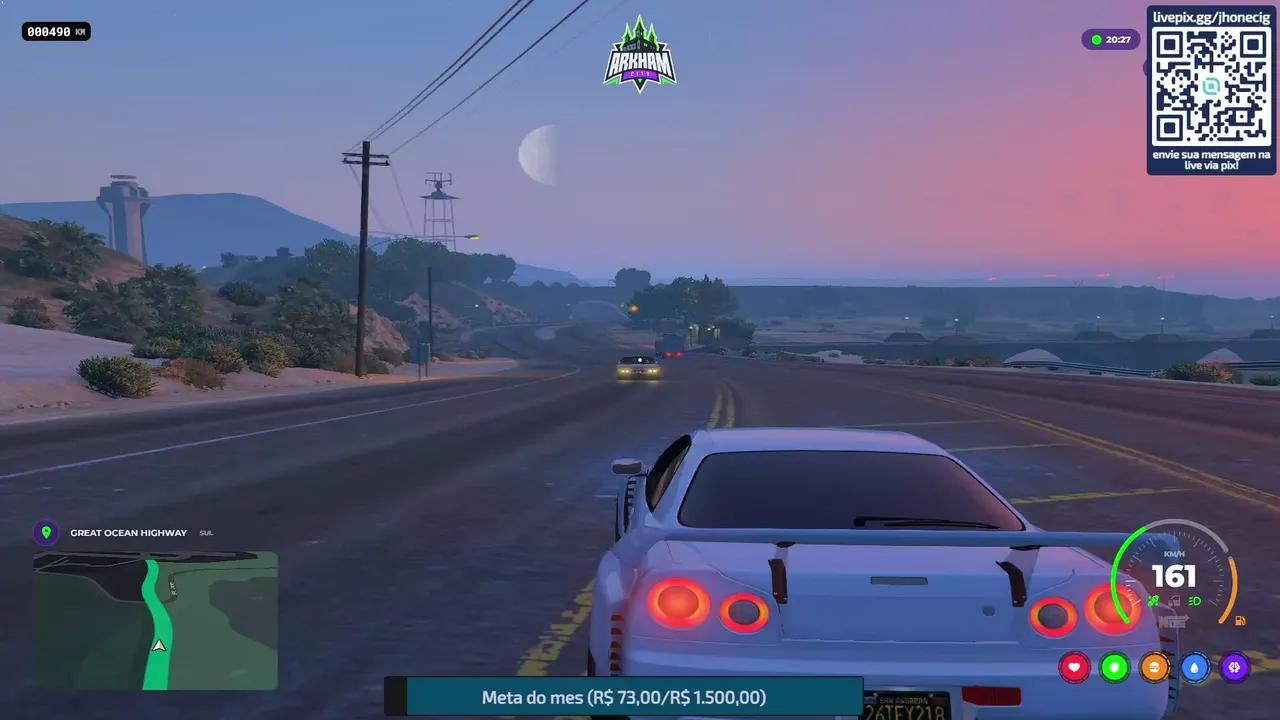This screenshot has width=1280, height=720.
Task: Toggle the headlight beam indicator
Action: [1194, 600]
